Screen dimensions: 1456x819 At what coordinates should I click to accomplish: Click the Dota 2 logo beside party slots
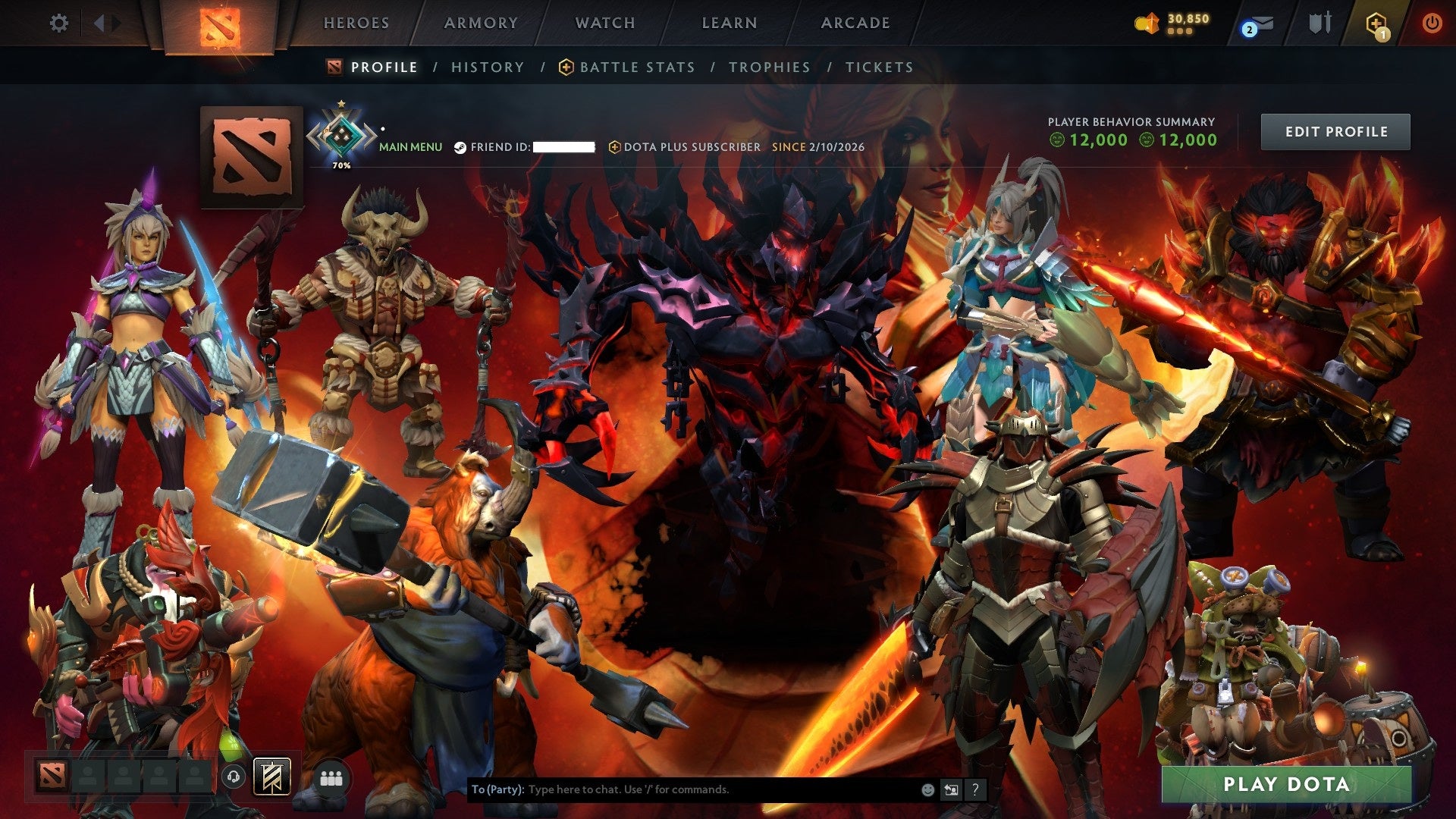point(50,777)
